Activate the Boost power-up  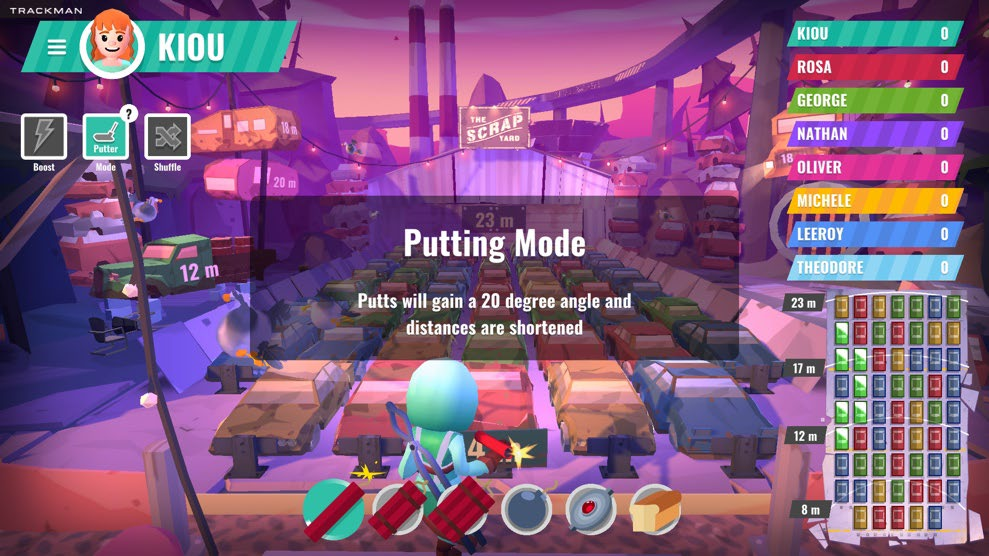pos(44,138)
